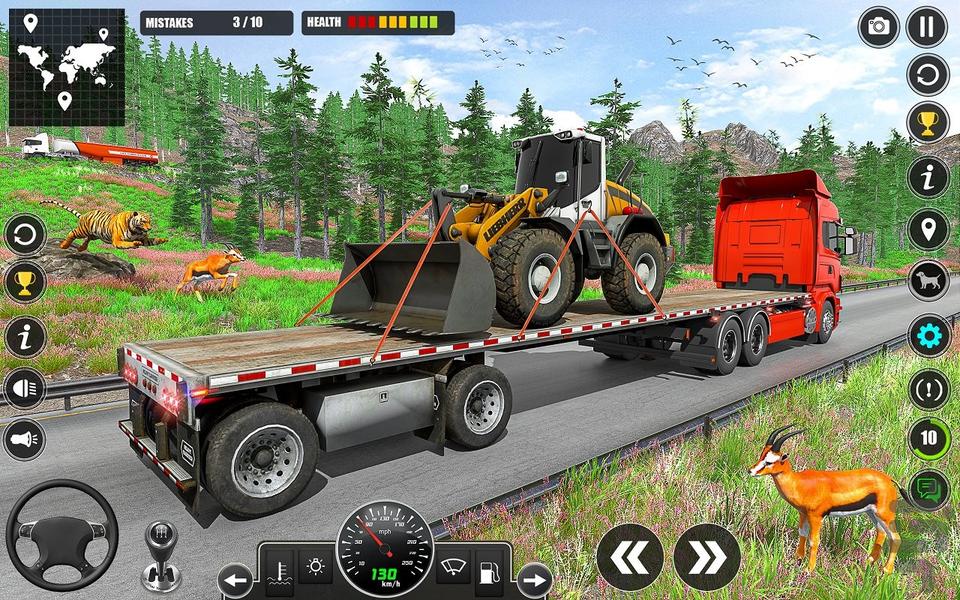The image size is (960, 600).
Task: Tap the camera icon button
Action: [879, 27]
